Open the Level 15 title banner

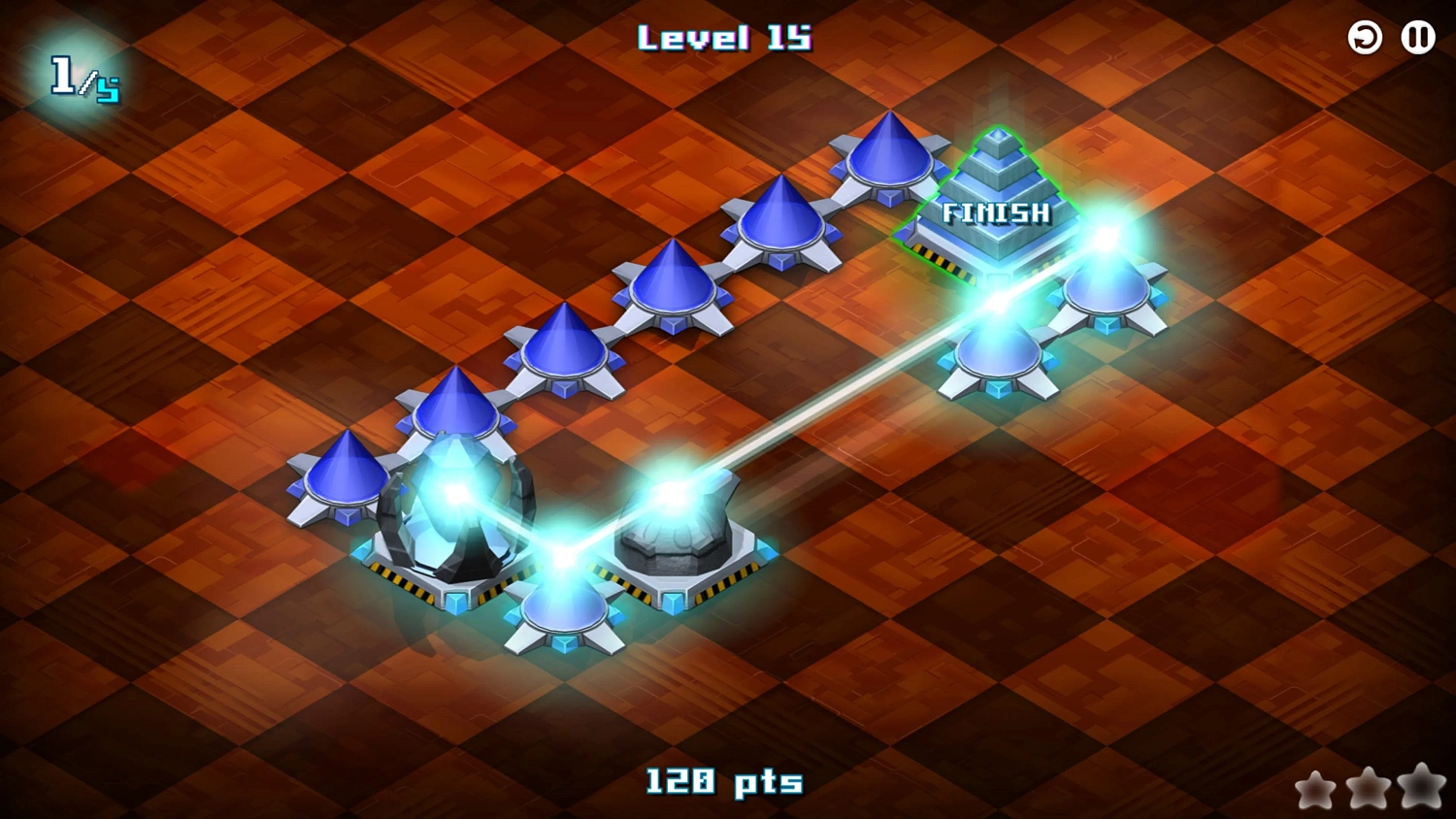tap(723, 39)
